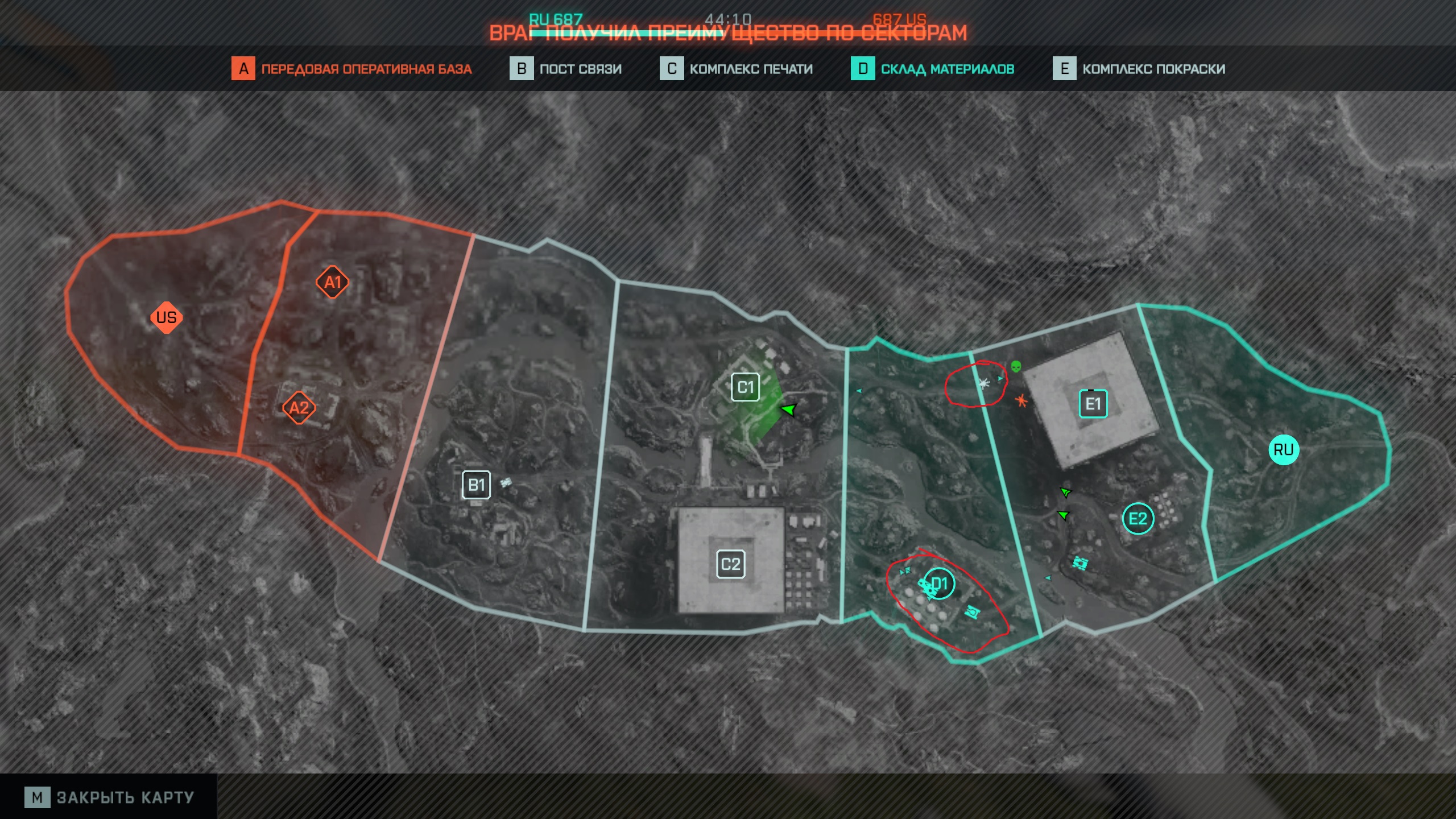
Task: Close the map with Закрыть карту
Action: coord(109,797)
